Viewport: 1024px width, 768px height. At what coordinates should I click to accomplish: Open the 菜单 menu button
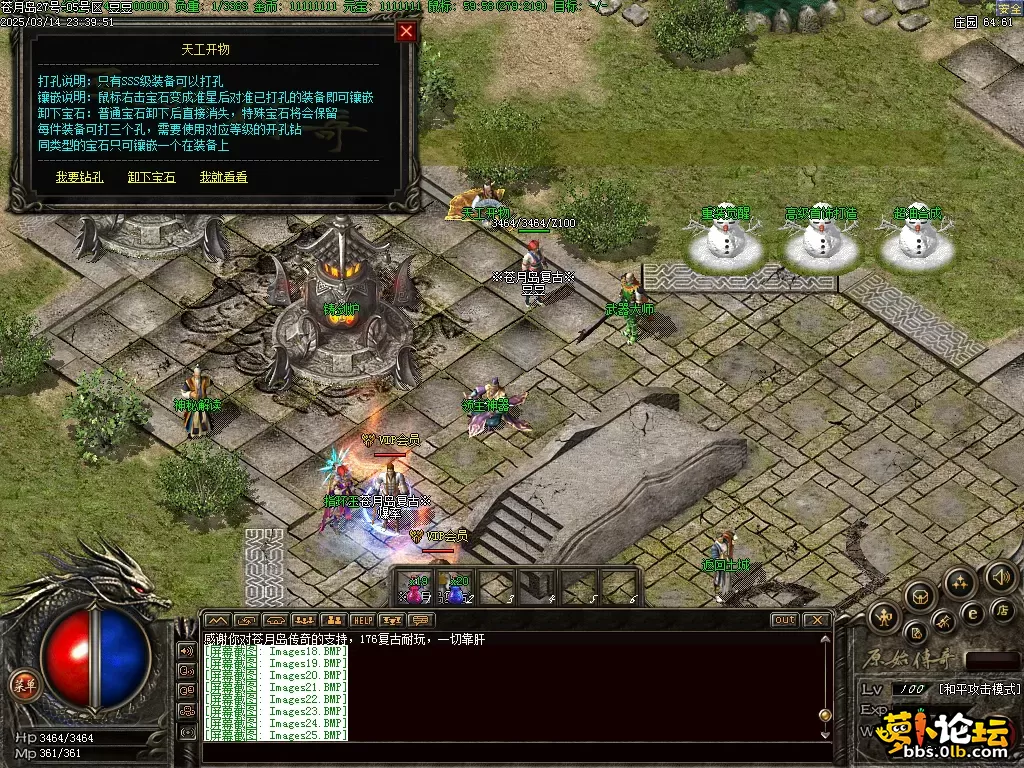click(22, 685)
